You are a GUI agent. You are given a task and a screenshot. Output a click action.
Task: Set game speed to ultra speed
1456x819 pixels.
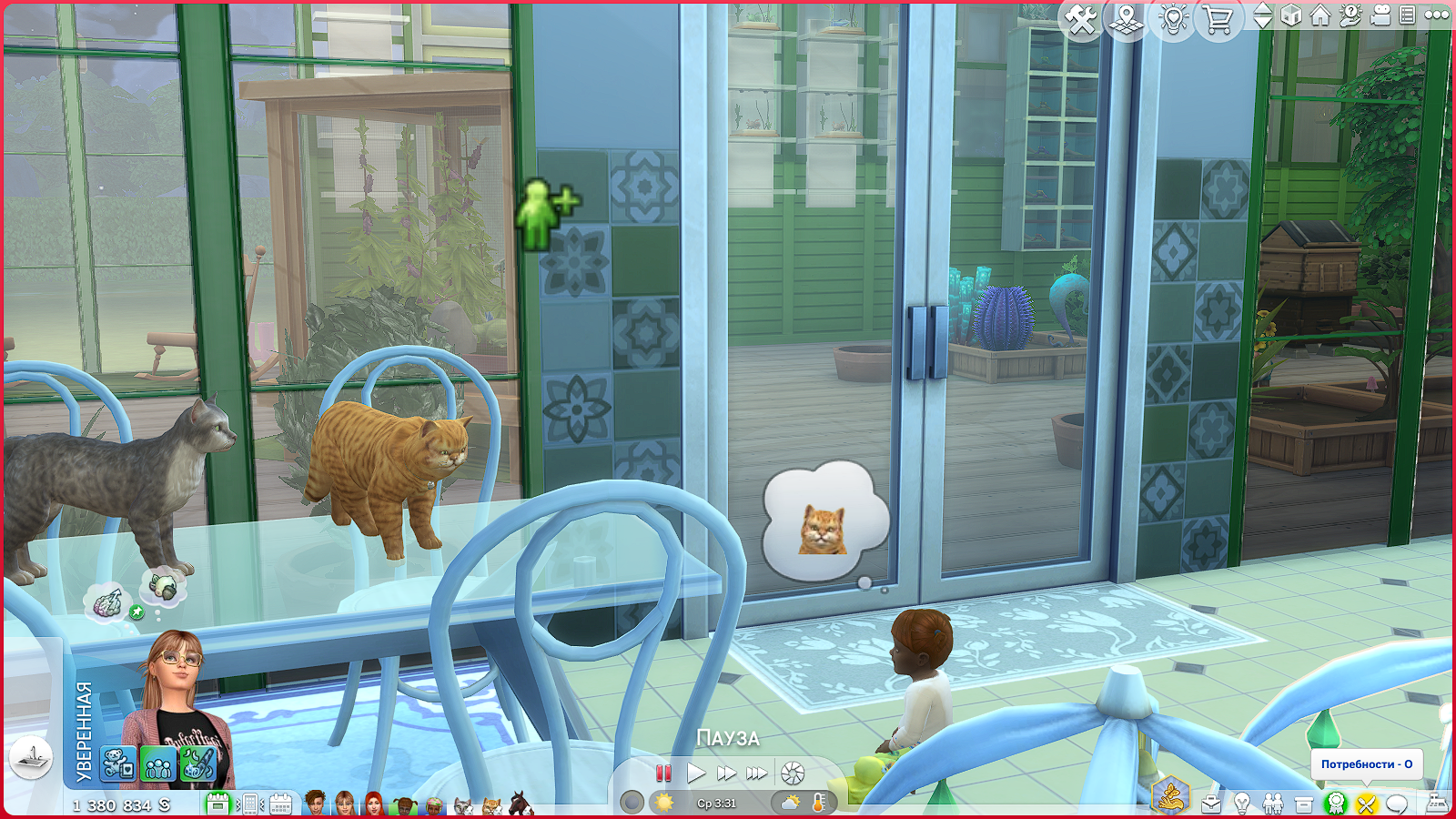click(757, 773)
